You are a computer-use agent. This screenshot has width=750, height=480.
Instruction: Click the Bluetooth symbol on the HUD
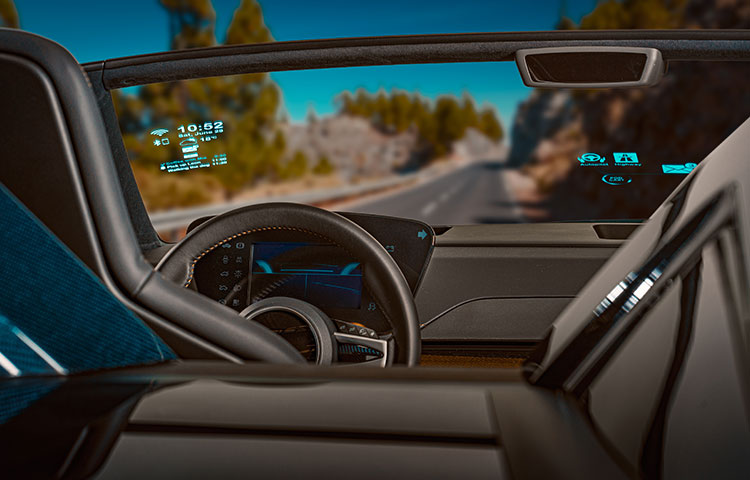155,143
